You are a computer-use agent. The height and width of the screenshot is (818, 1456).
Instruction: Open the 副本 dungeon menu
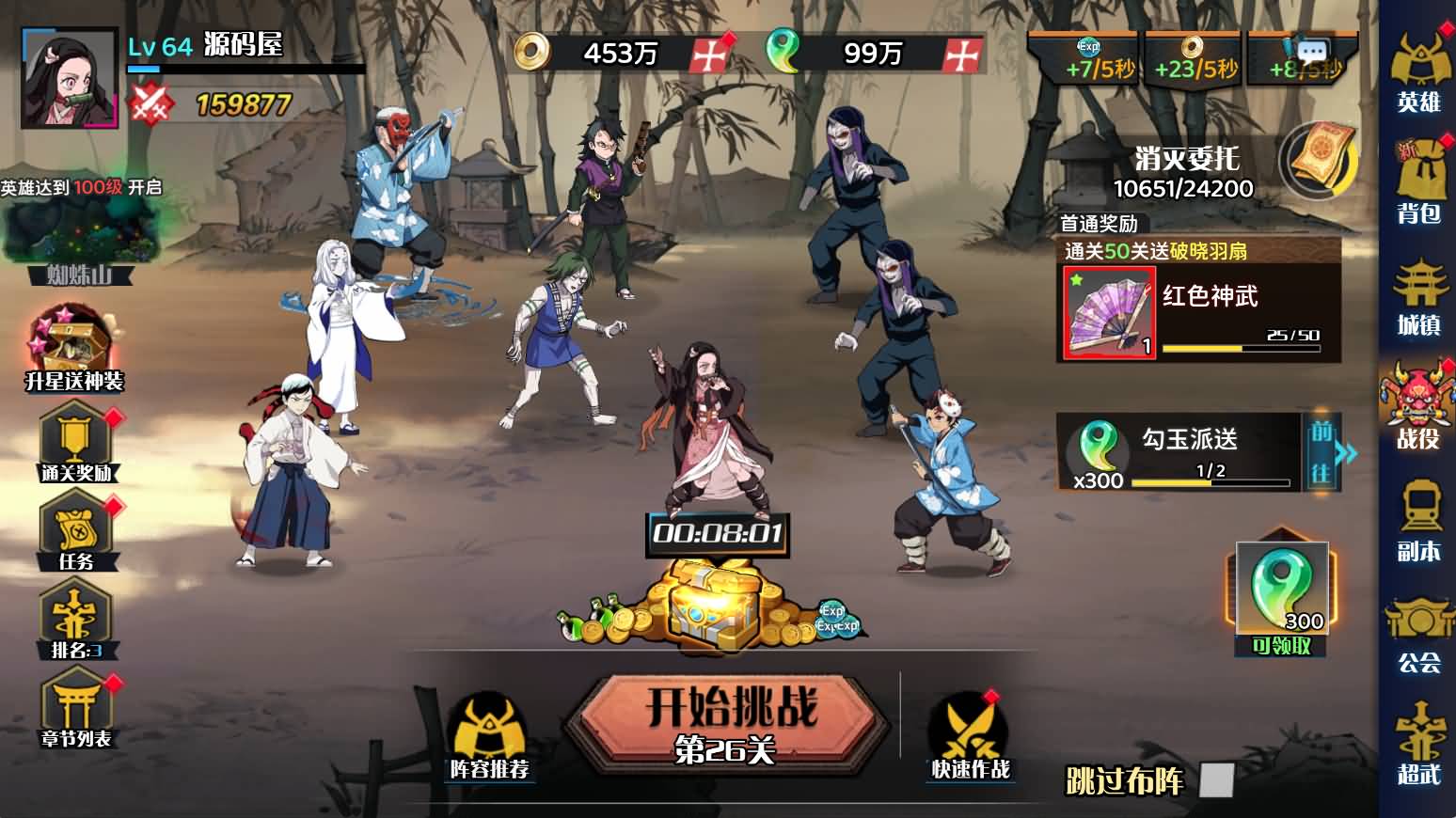click(1418, 522)
